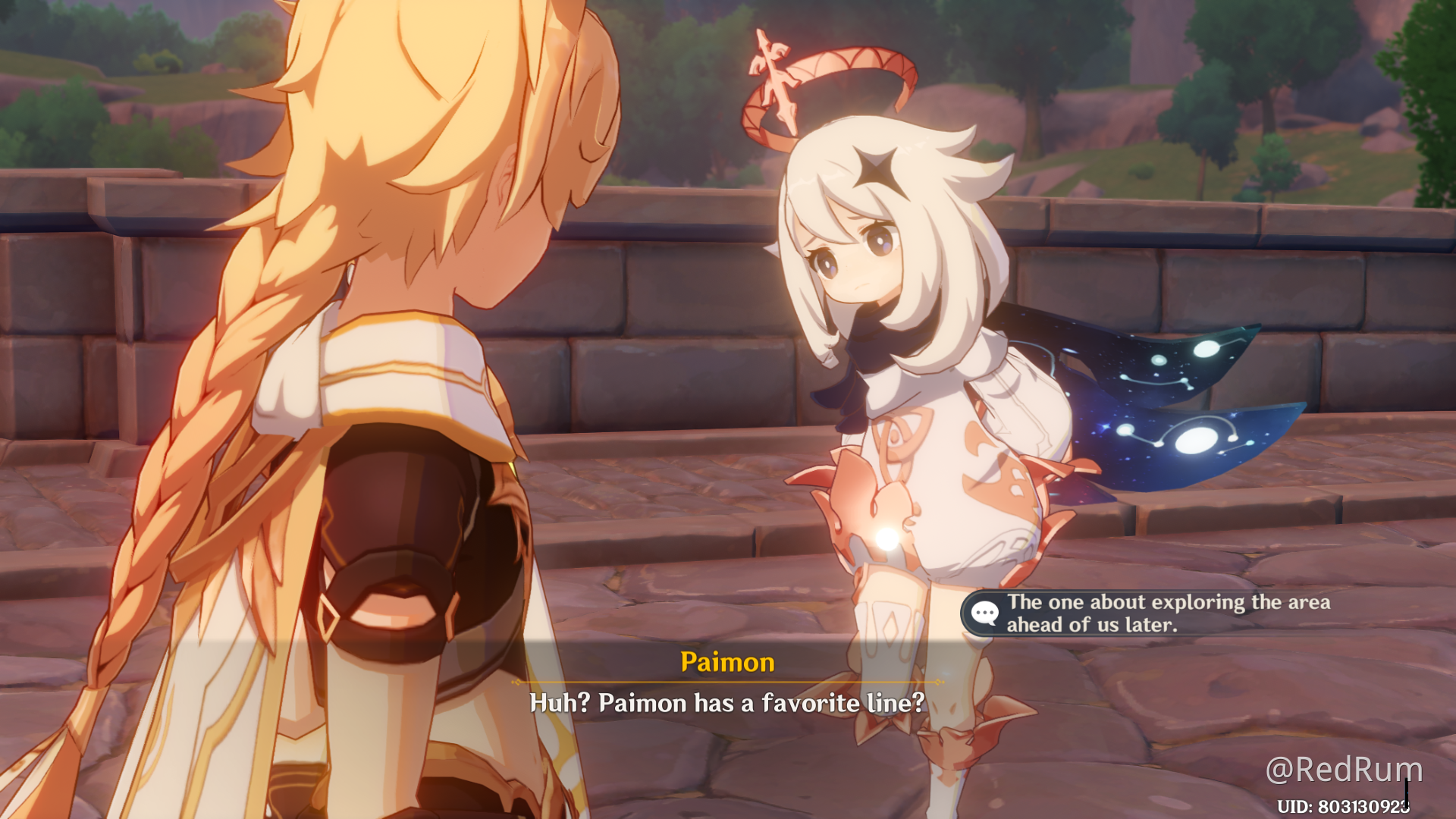Screen dimensions: 1456x819
Task: Click the speech bubble icon on the dialogue option
Action: point(986,613)
